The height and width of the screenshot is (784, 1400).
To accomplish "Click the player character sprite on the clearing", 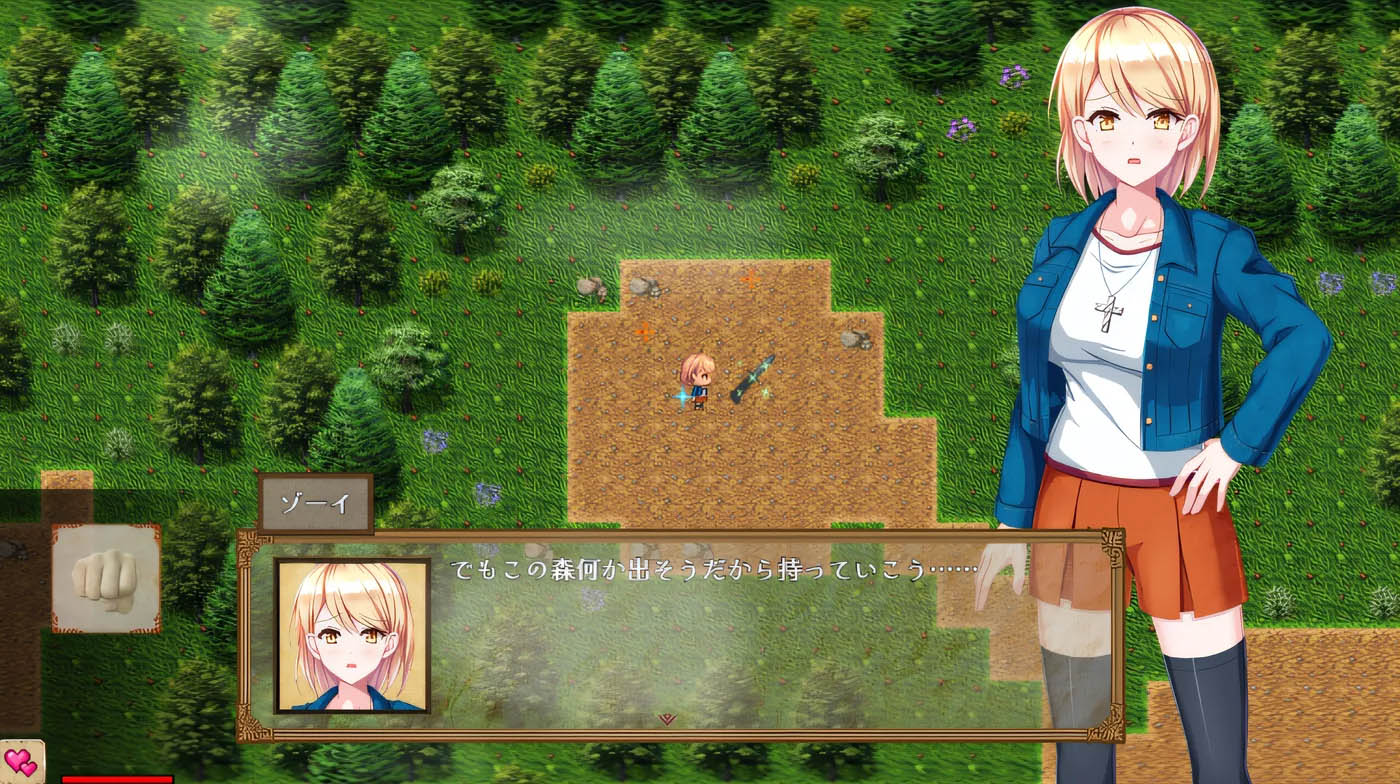I will click(x=700, y=378).
